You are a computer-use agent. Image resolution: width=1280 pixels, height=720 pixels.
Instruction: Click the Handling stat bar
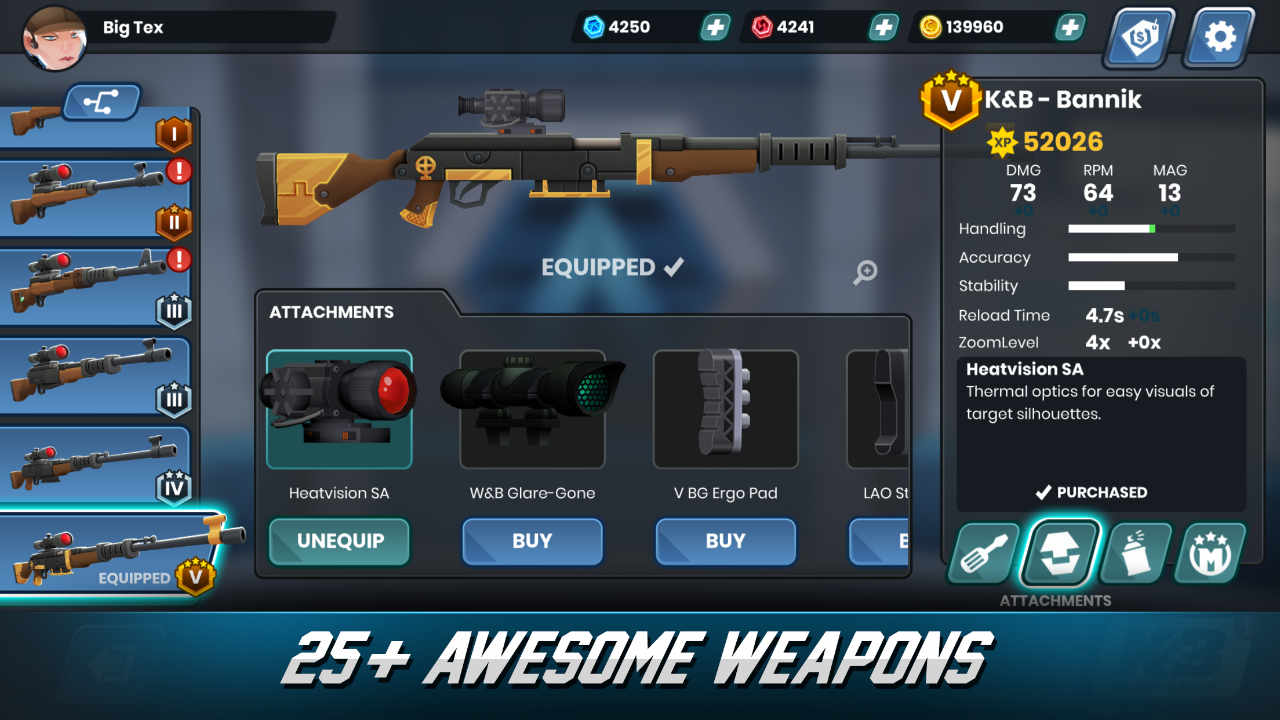point(1150,229)
